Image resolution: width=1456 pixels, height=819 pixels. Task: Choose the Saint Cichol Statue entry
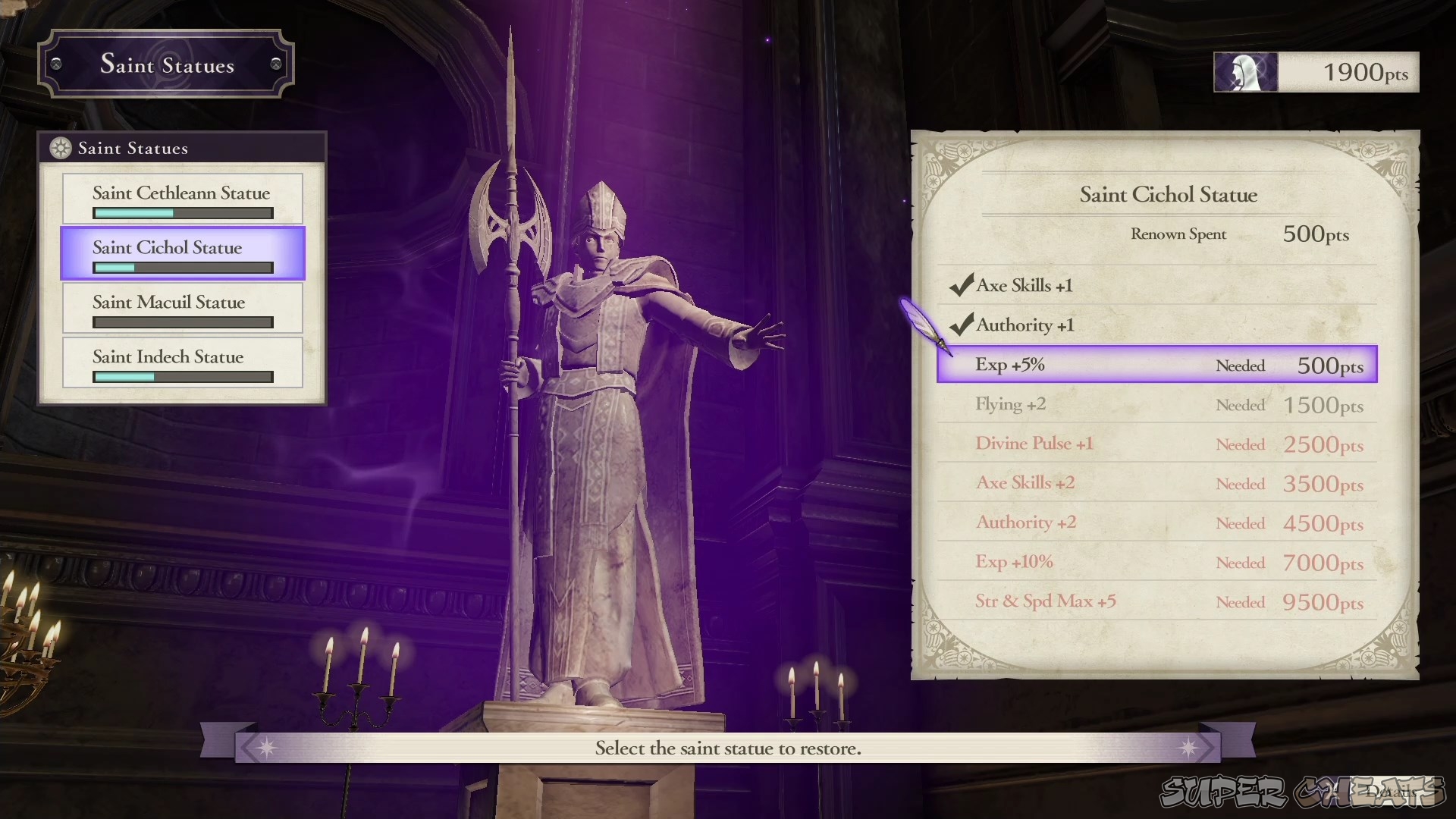tap(182, 253)
